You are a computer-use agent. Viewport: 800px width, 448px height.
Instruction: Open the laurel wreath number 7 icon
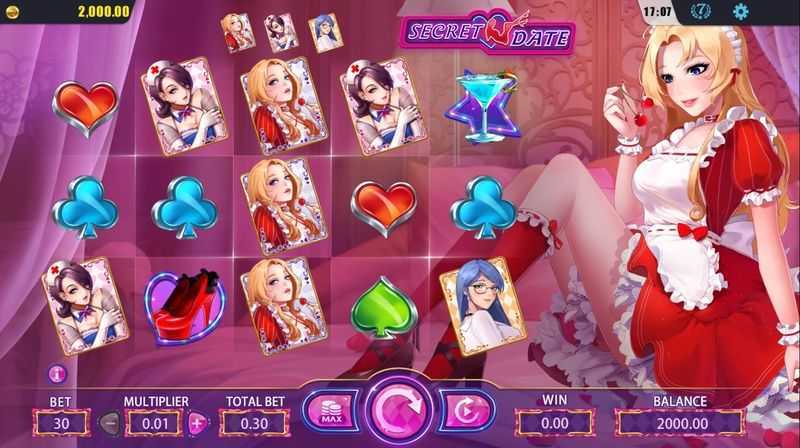pos(702,12)
